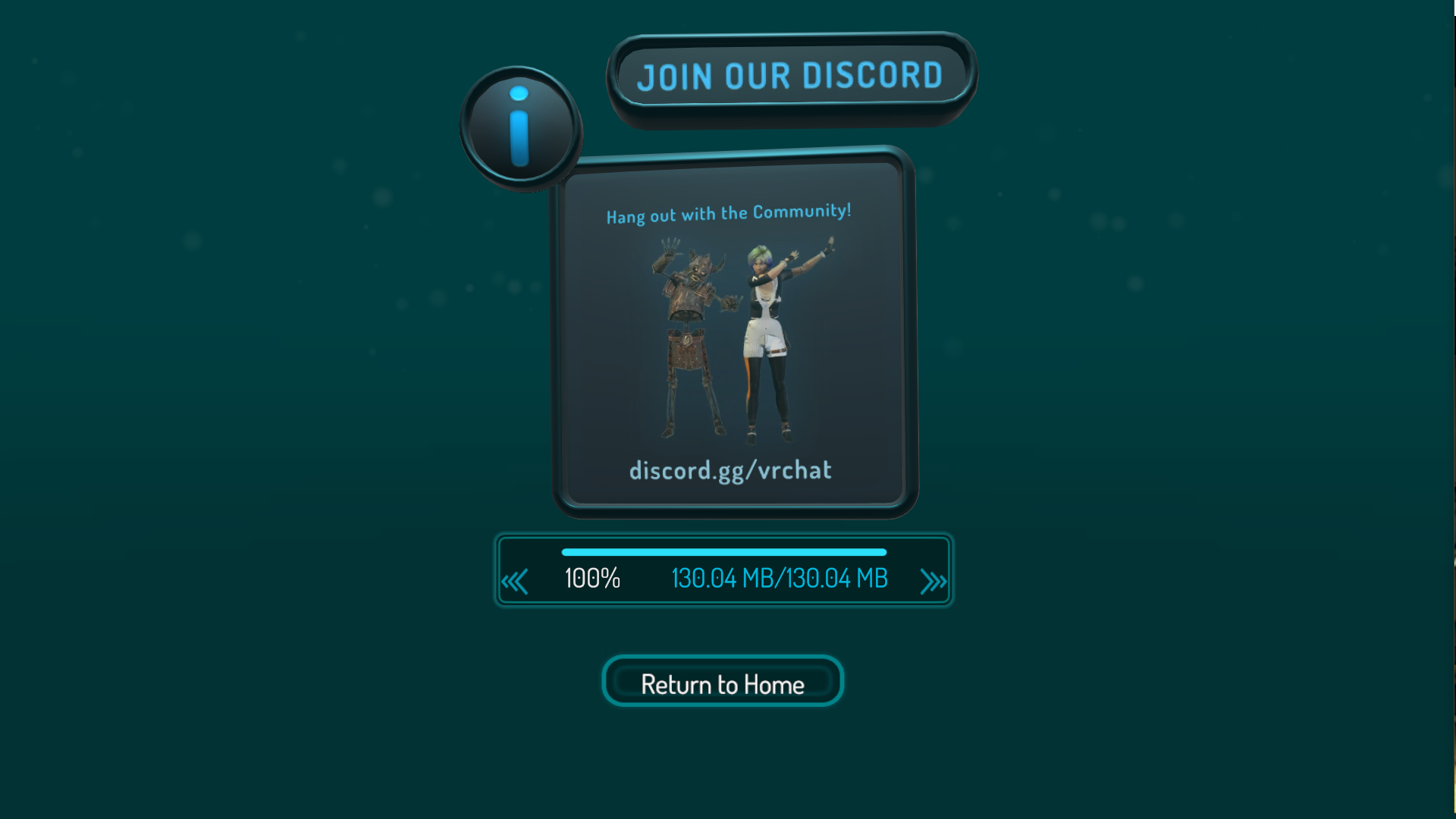Click the Discord community promo thumbnail
This screenshot has width=1456, height=819.
point(730,334)
